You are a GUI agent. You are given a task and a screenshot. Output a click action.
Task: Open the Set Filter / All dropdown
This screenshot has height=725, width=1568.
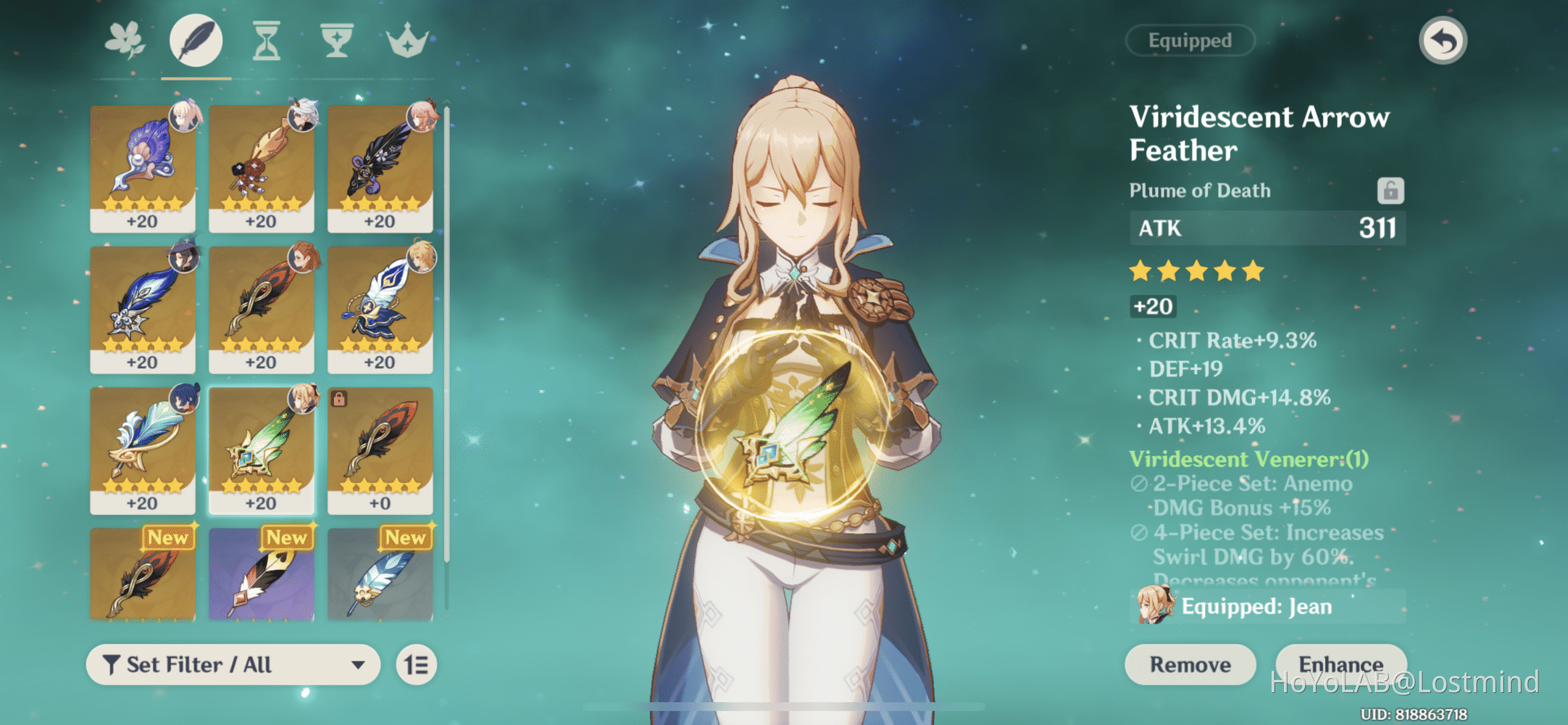coord(232,664)
